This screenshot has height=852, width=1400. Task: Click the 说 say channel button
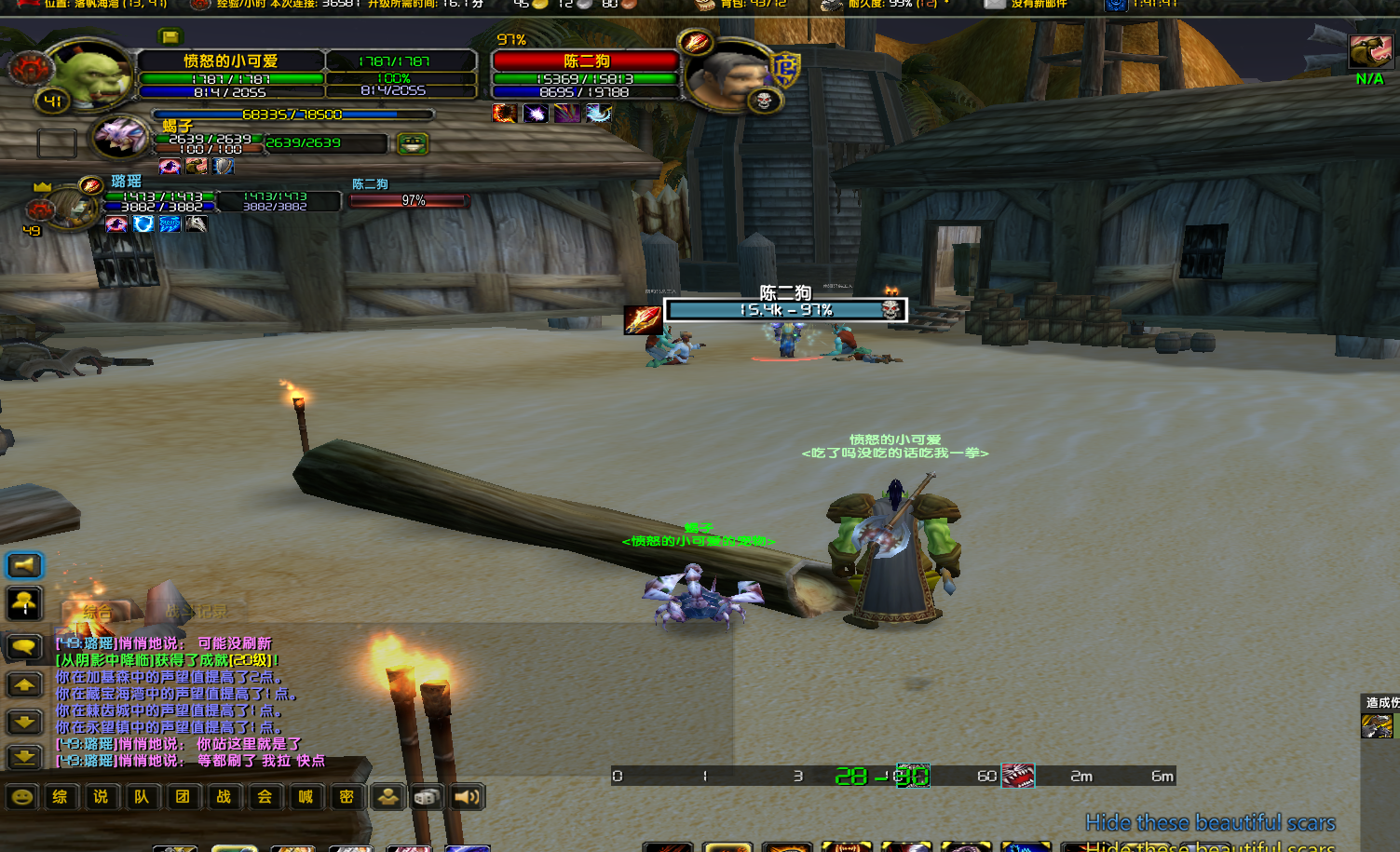click(101, 797)
